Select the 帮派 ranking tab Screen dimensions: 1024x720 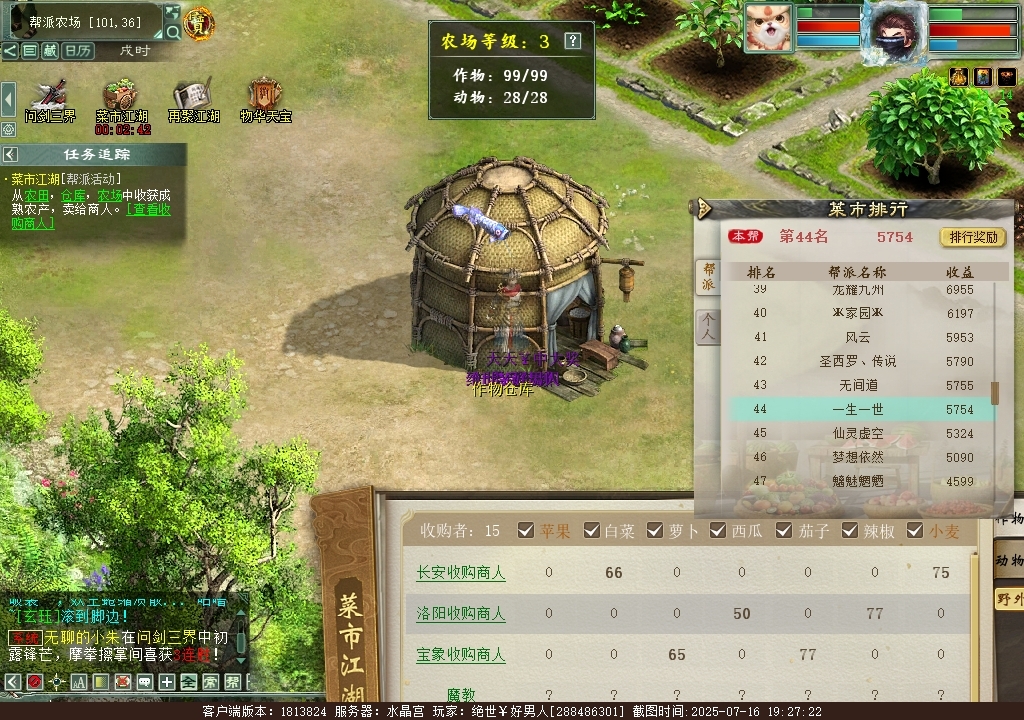pos(708,277)
